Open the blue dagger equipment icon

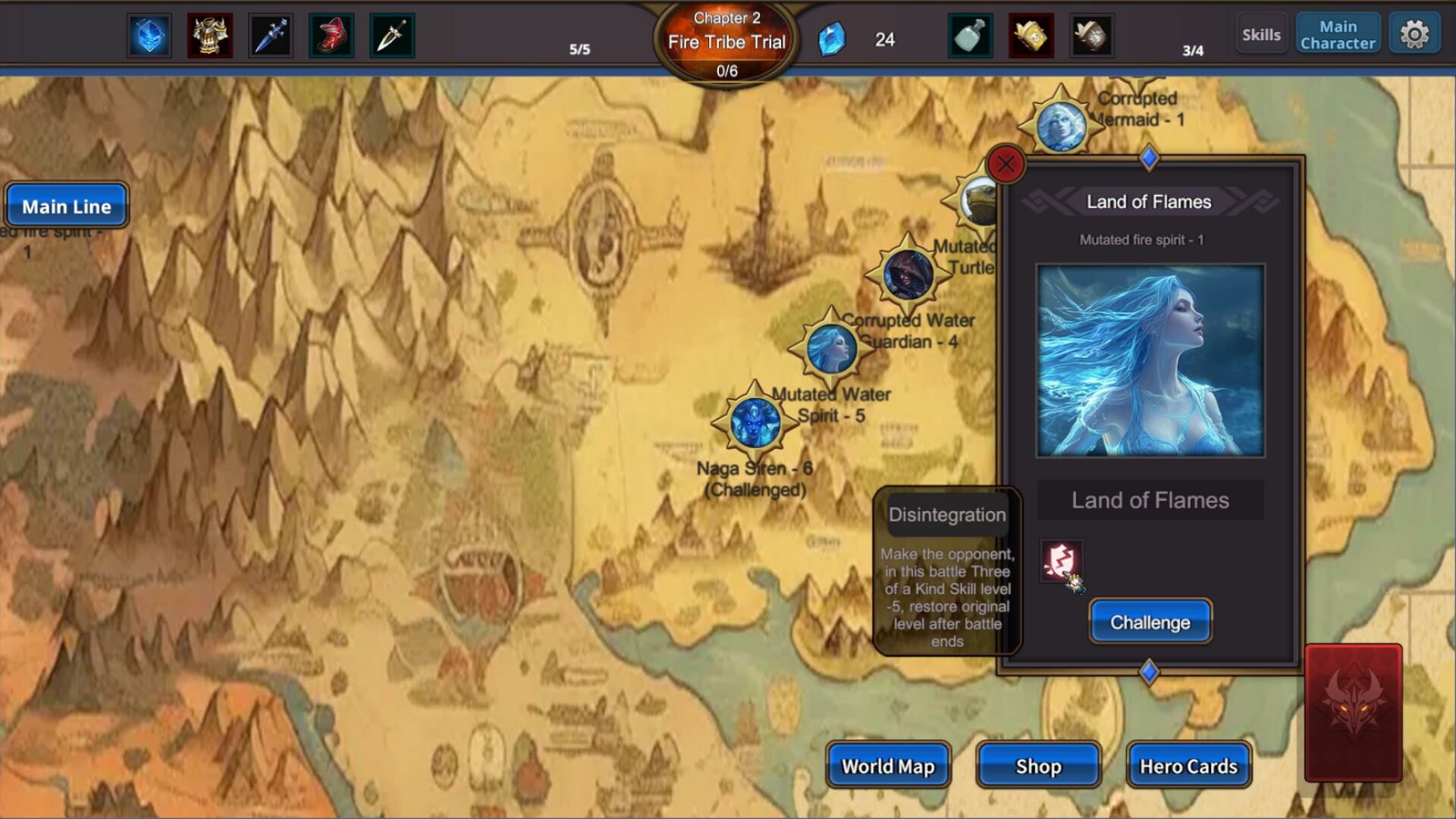[x=271, y=34]
